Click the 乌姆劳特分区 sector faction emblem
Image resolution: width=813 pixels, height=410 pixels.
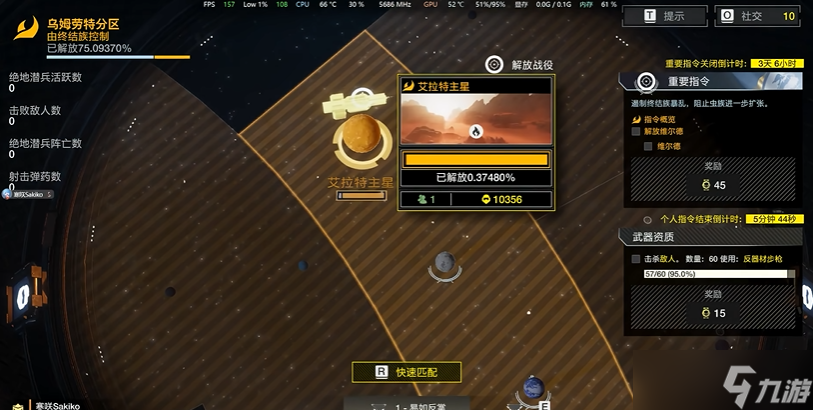(26, 29)
